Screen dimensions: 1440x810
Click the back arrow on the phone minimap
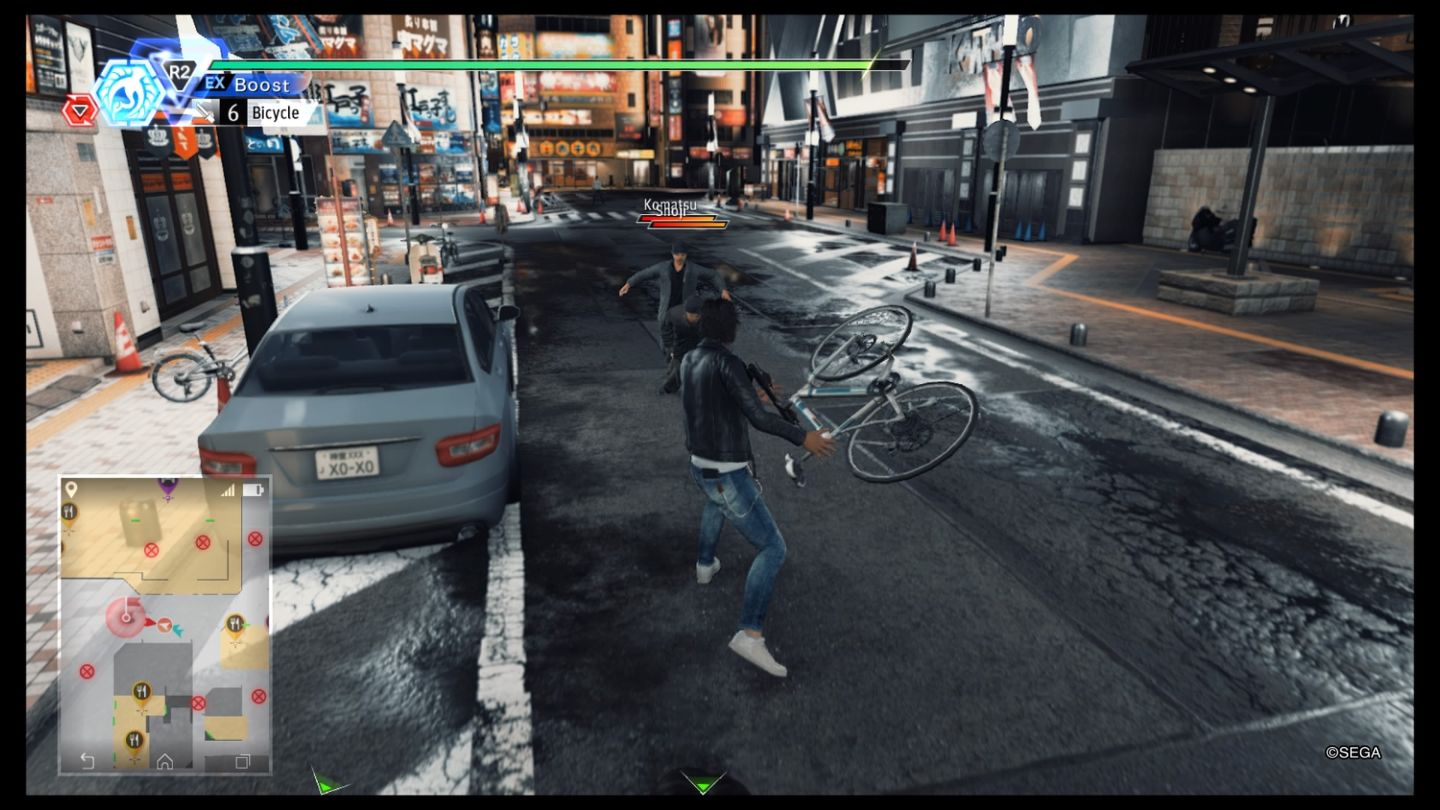(x=87, y=762)
